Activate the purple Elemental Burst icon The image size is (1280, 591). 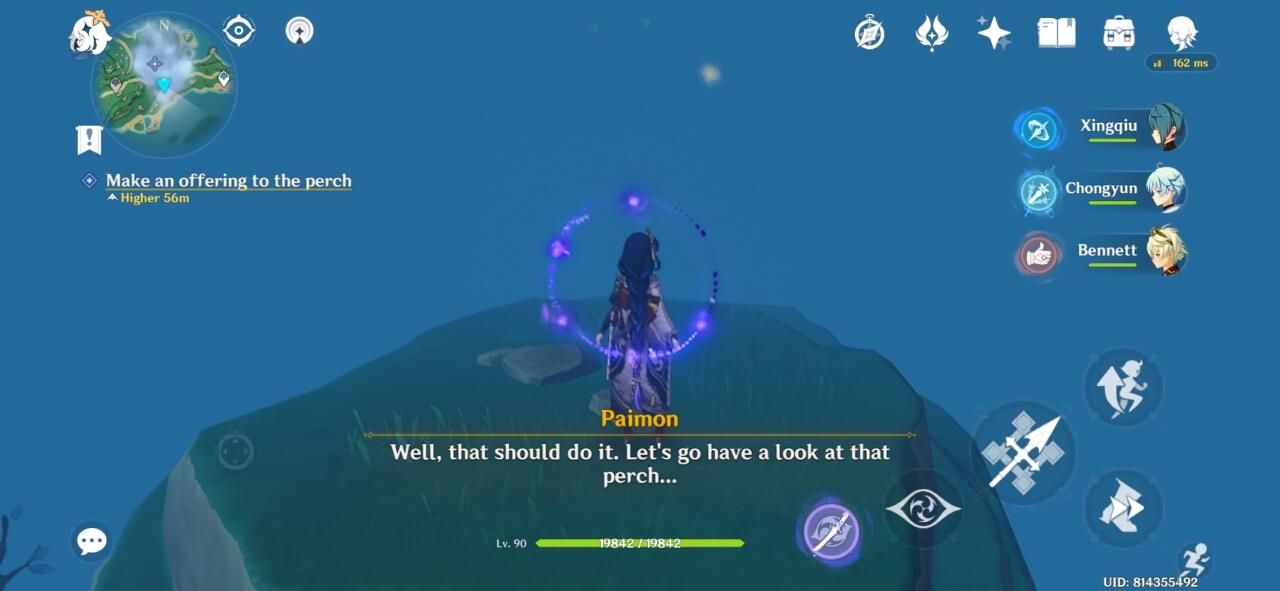point(832,530)
